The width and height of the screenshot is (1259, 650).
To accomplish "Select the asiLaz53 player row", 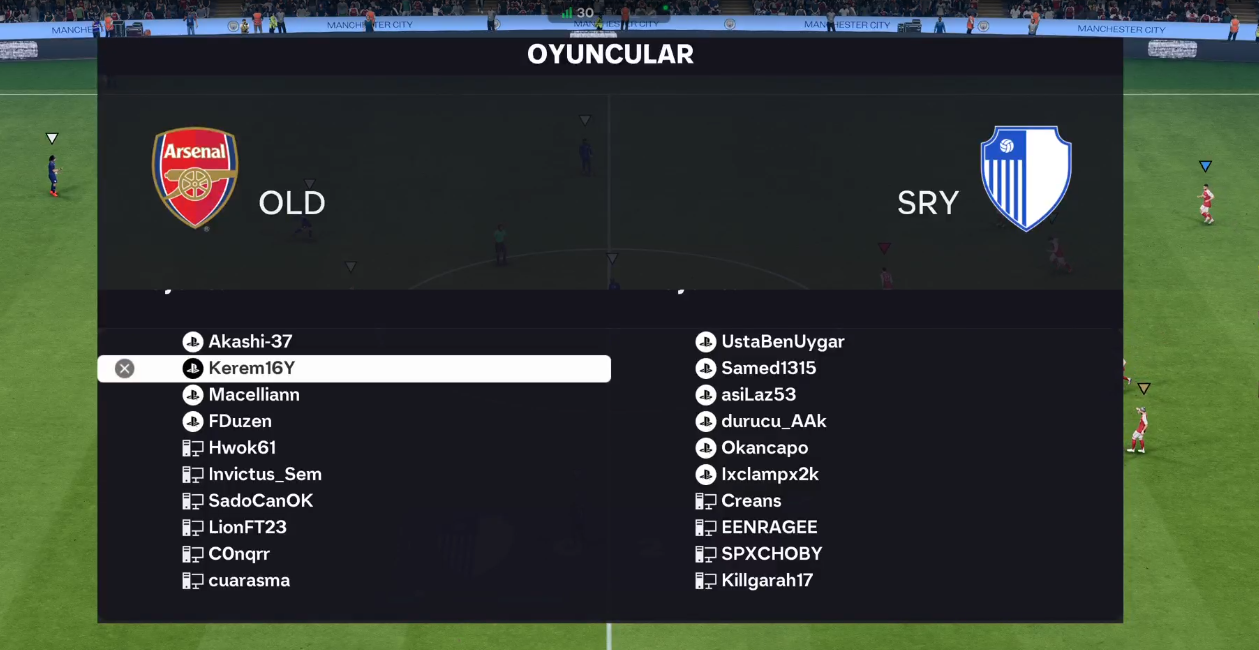I will point(758,395).
